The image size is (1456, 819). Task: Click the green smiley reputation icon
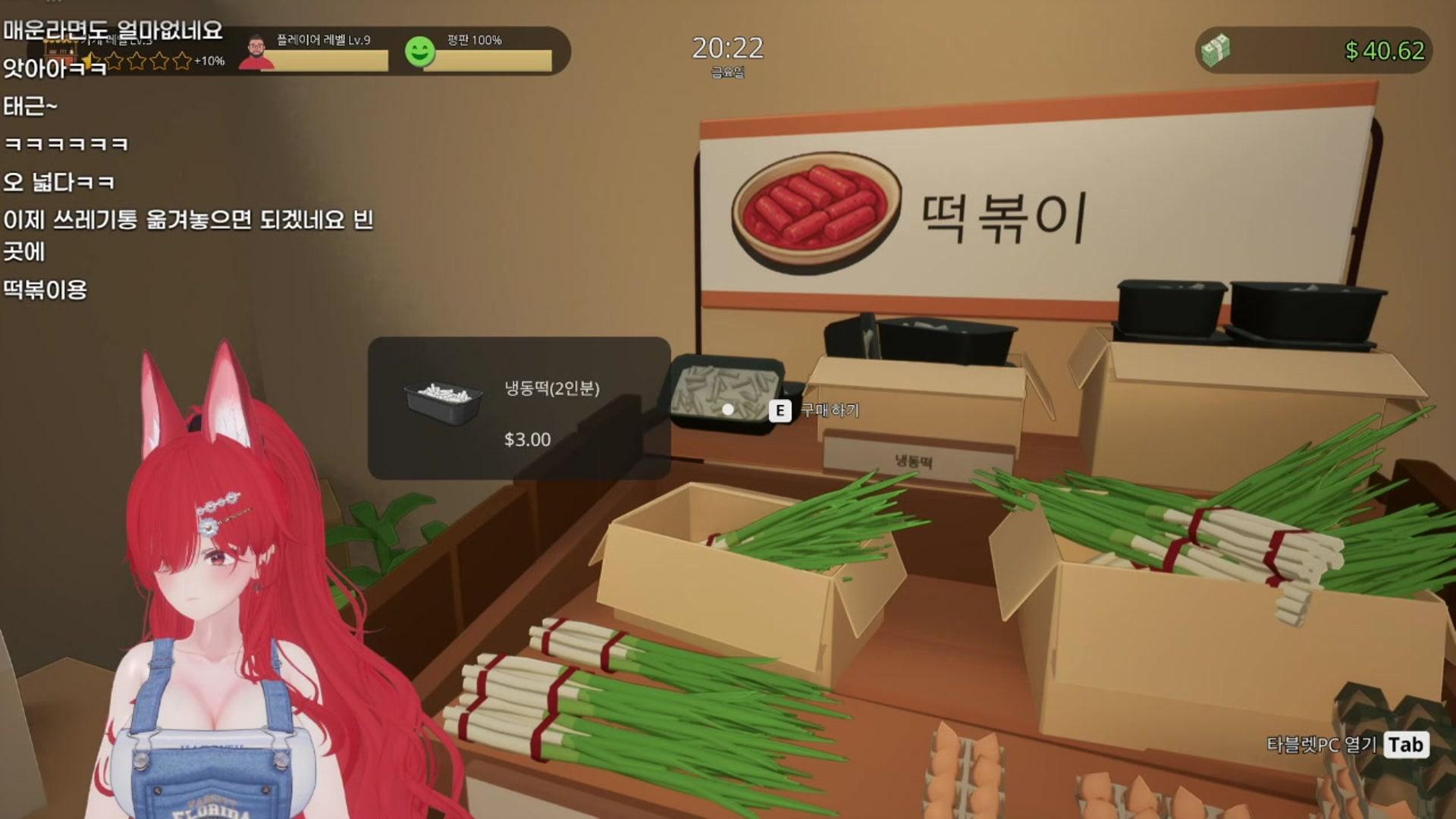[x=422, y=53]
